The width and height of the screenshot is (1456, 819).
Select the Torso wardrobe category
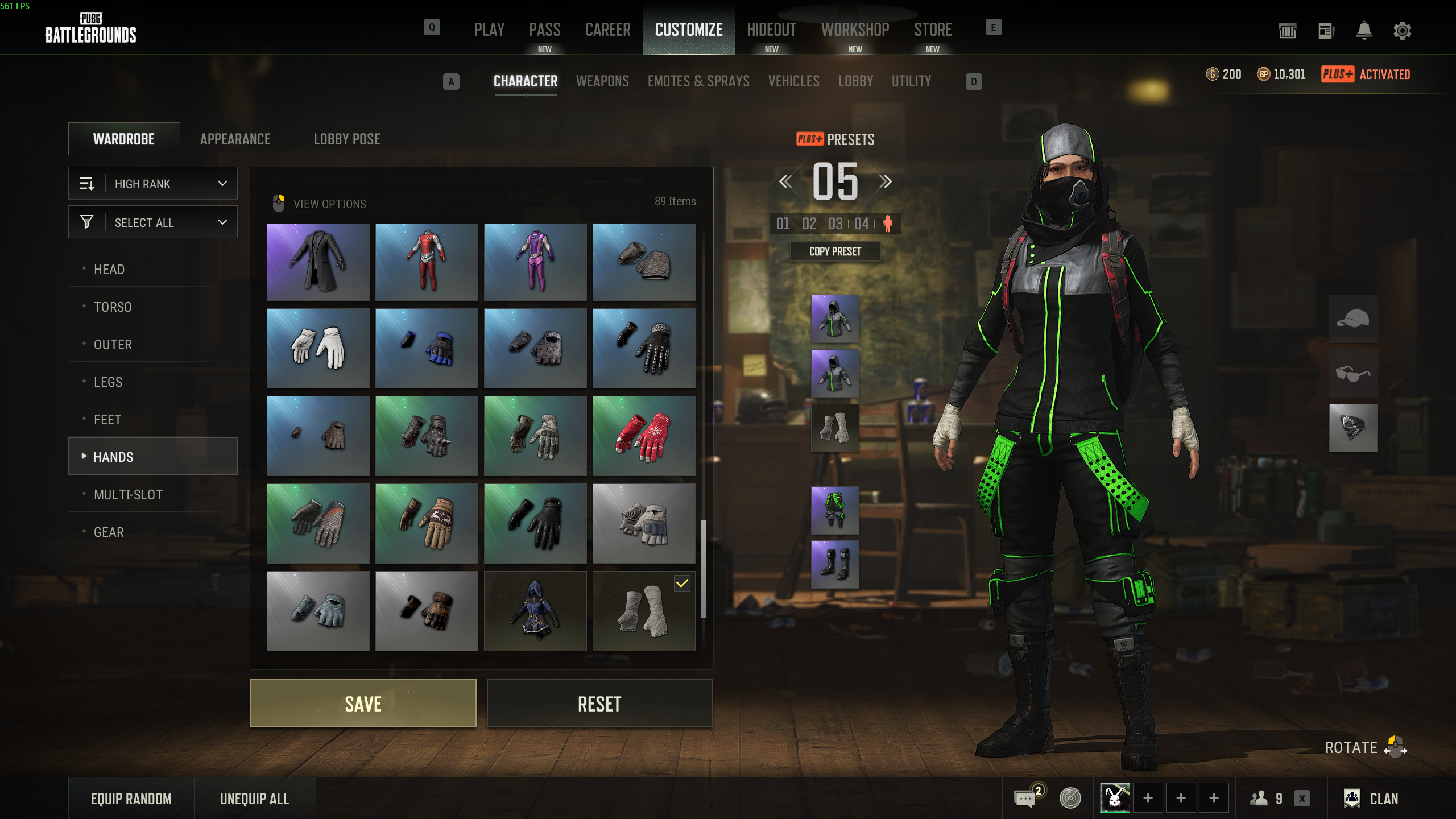[x=113, y=307]
